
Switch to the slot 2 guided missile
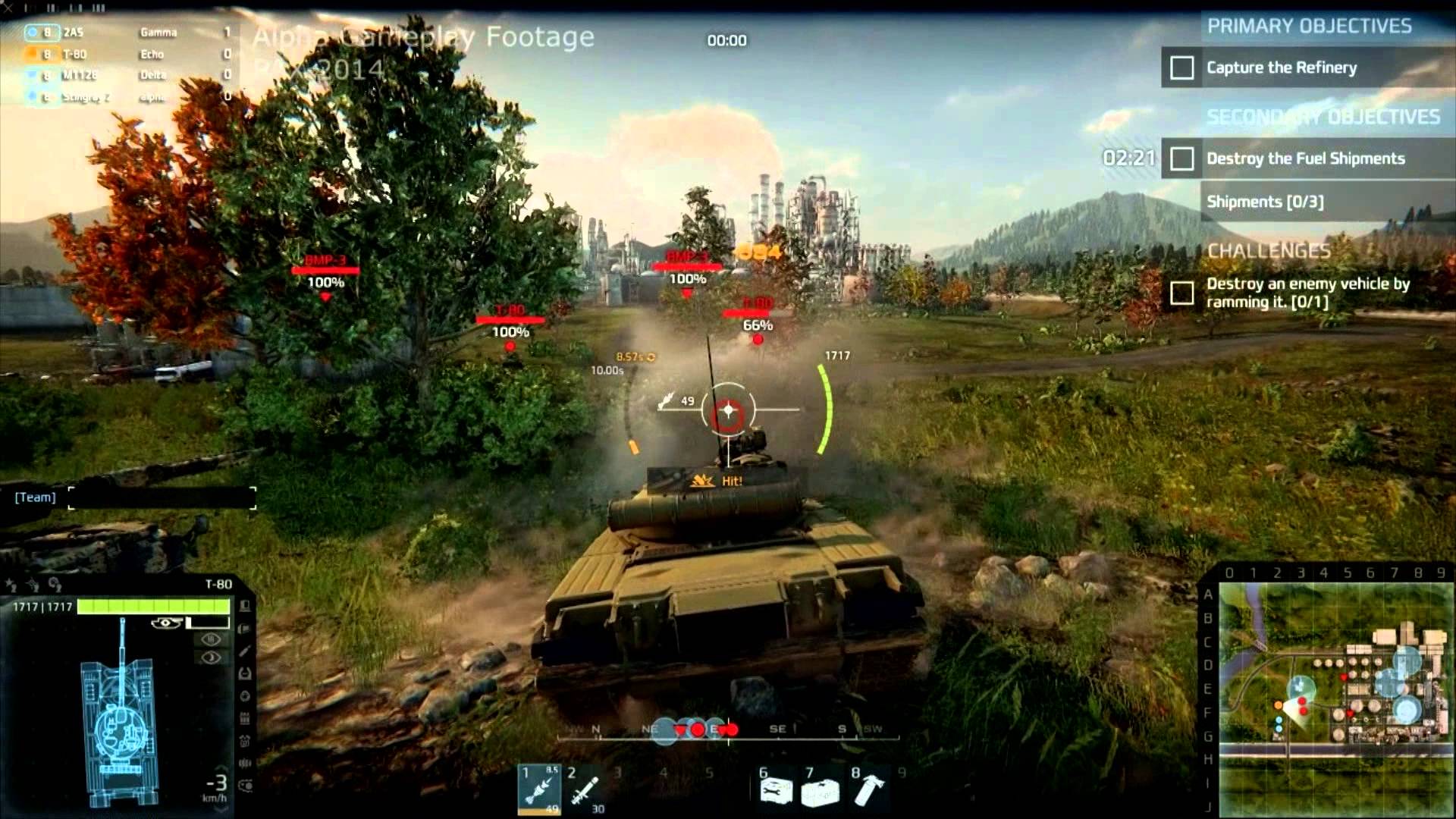(585, 789)
